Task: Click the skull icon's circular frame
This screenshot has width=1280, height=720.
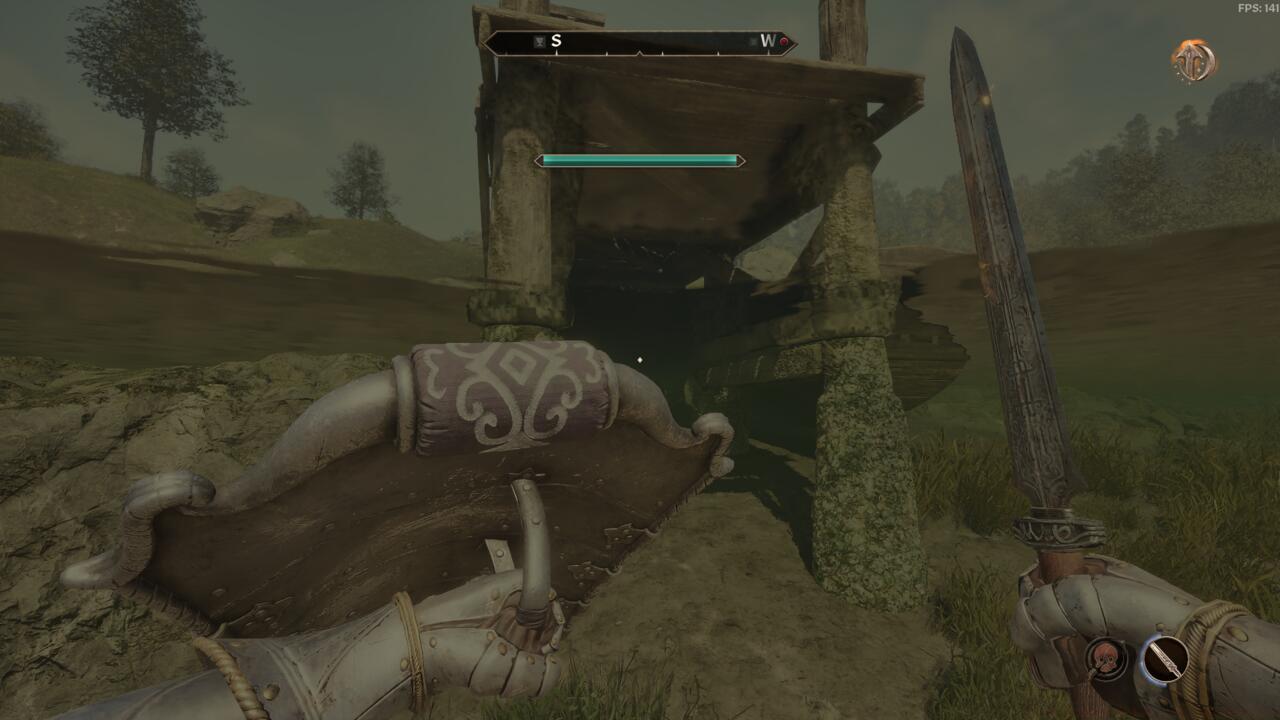Action: pyautogui.click(x=1104, y=639)
